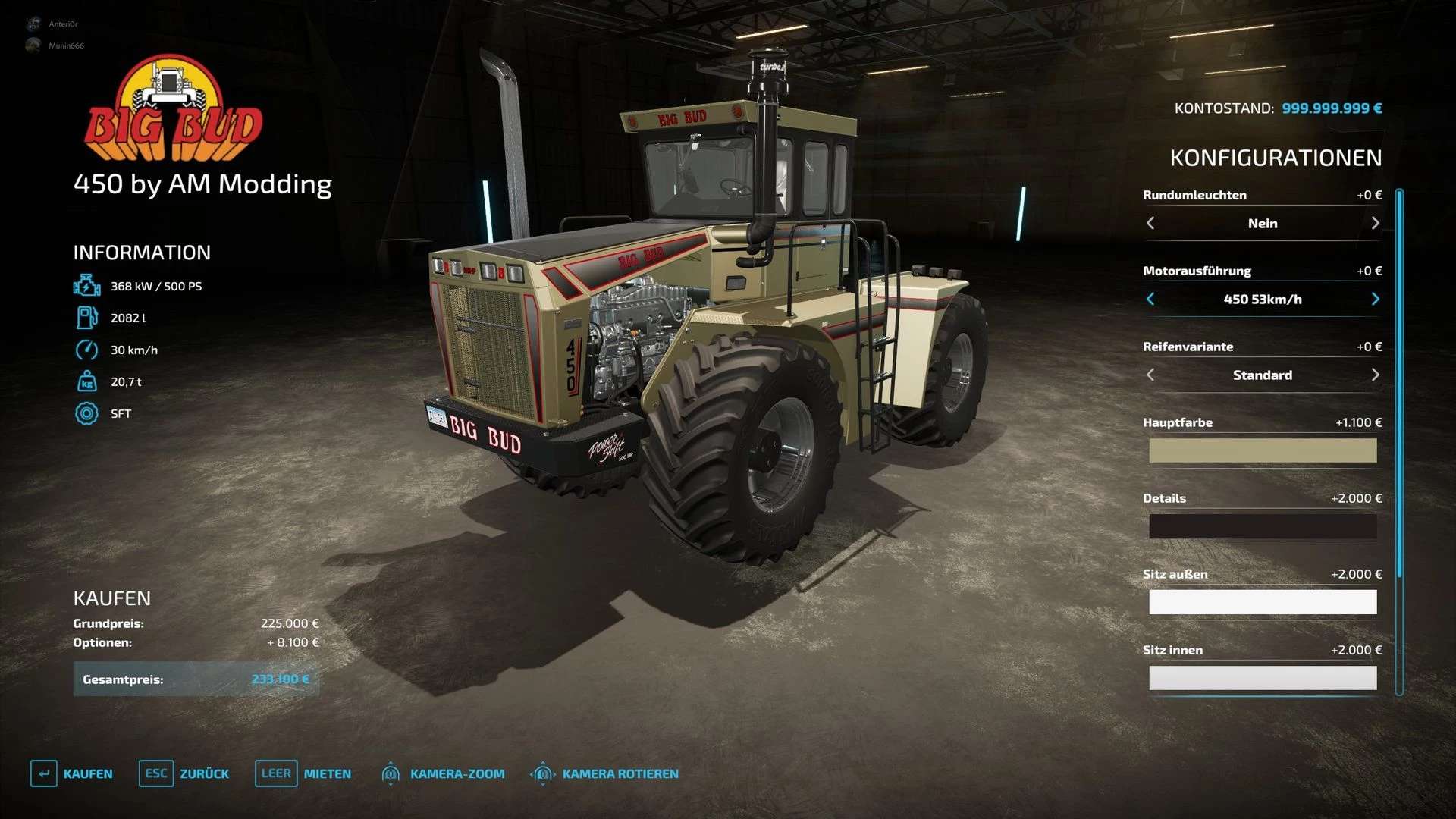Viewport: 1456px width, 819px height.
Task: Open the Details dark color swatch
Action: [x=1263, y=526]
